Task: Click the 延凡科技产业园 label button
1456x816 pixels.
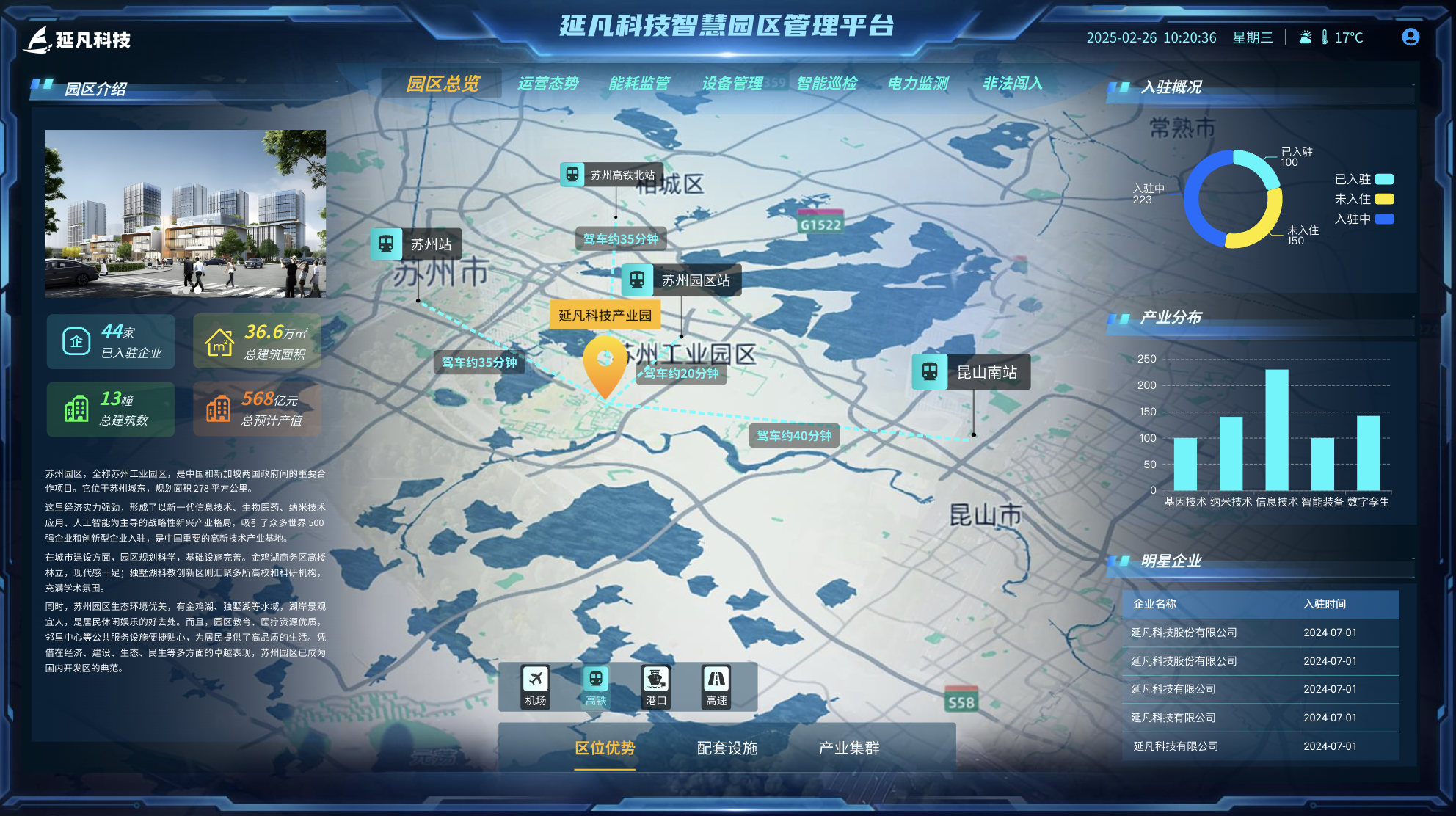Action: (x=605, y=314)
